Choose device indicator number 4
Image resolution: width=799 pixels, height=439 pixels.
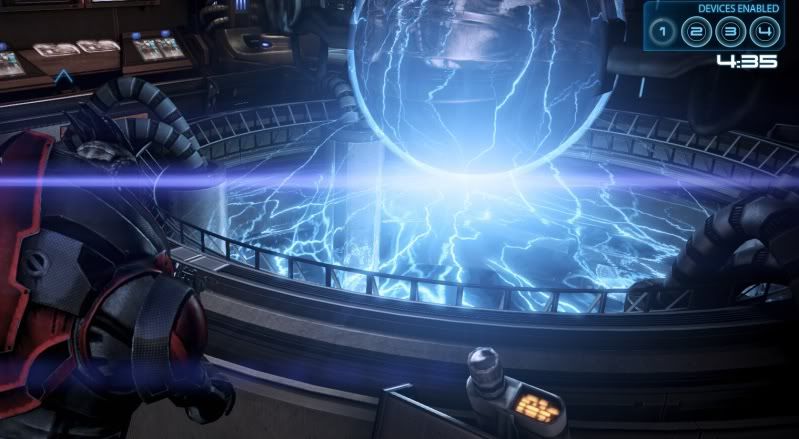click(766, 32)
